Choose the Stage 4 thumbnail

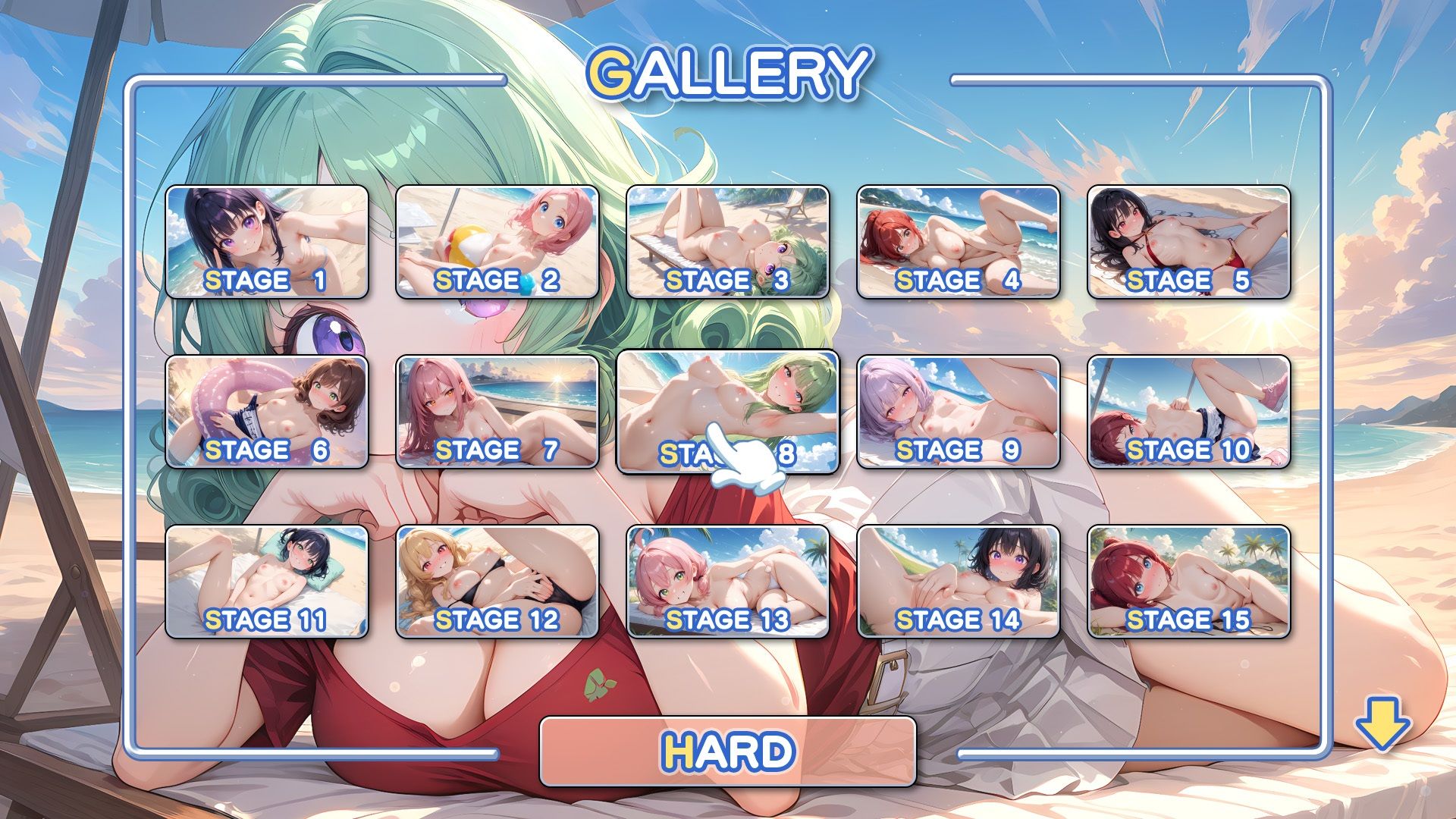point(959,242)
